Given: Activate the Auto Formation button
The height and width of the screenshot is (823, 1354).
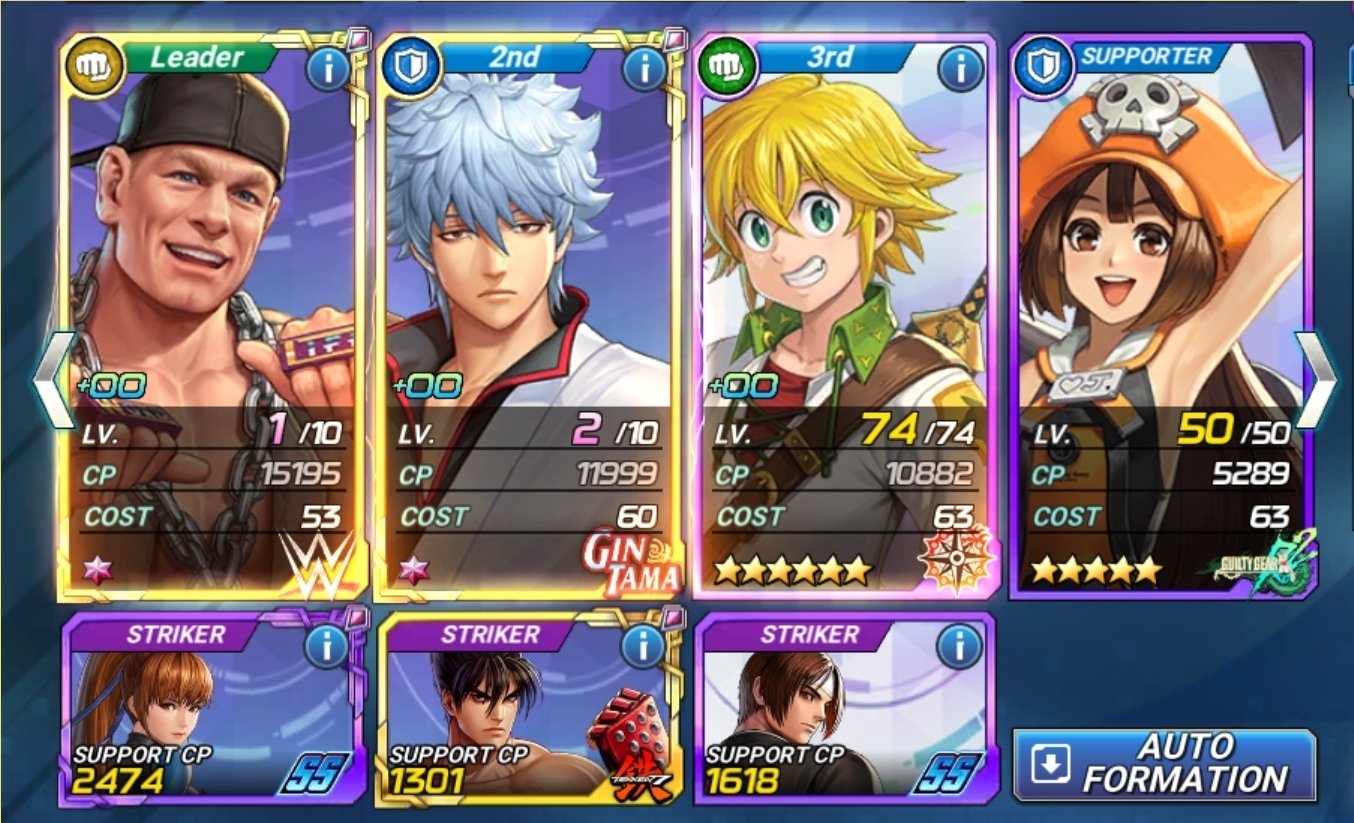Looking at the screenshot, I should 1164,764.
